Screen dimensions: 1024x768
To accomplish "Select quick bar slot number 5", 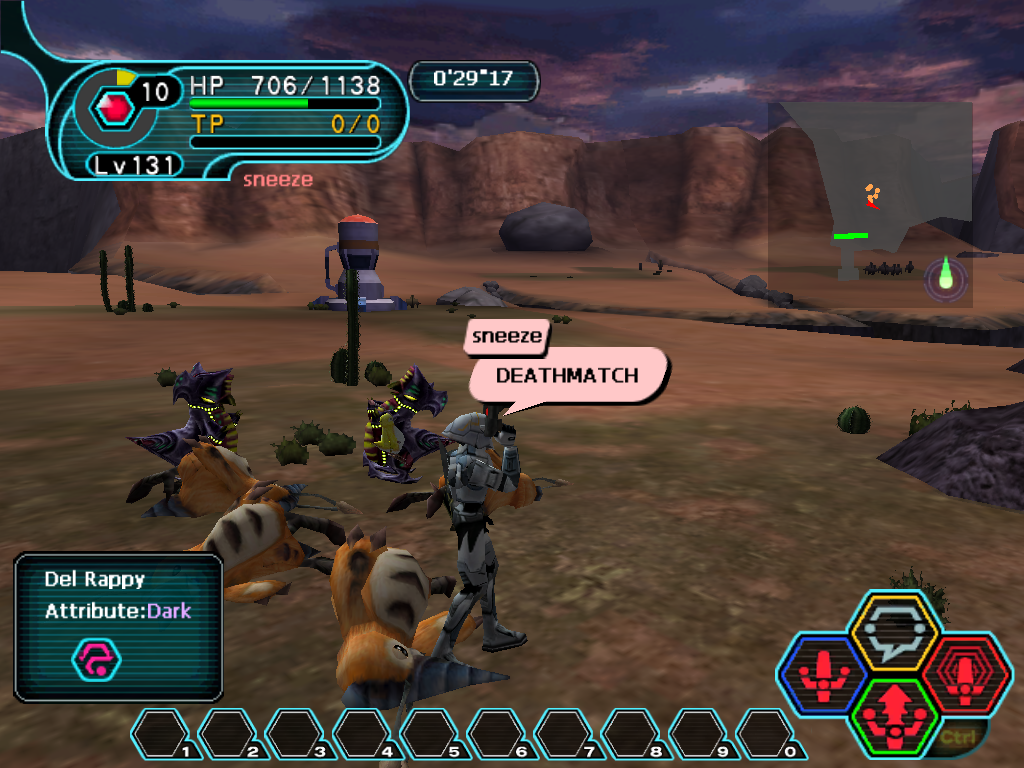I will [x=430, y=733].
